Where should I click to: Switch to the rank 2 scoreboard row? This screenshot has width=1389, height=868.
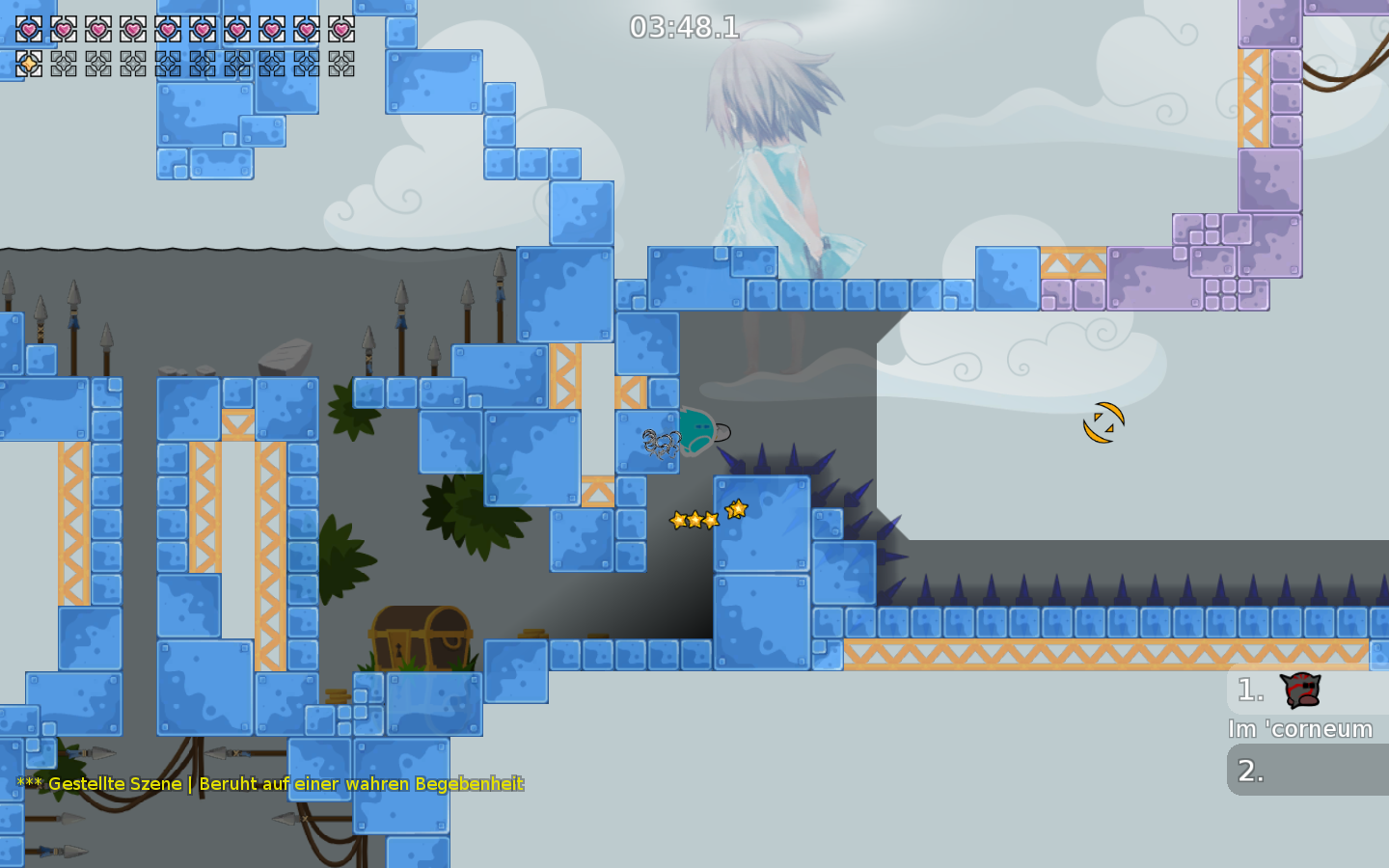[1307, 770]
